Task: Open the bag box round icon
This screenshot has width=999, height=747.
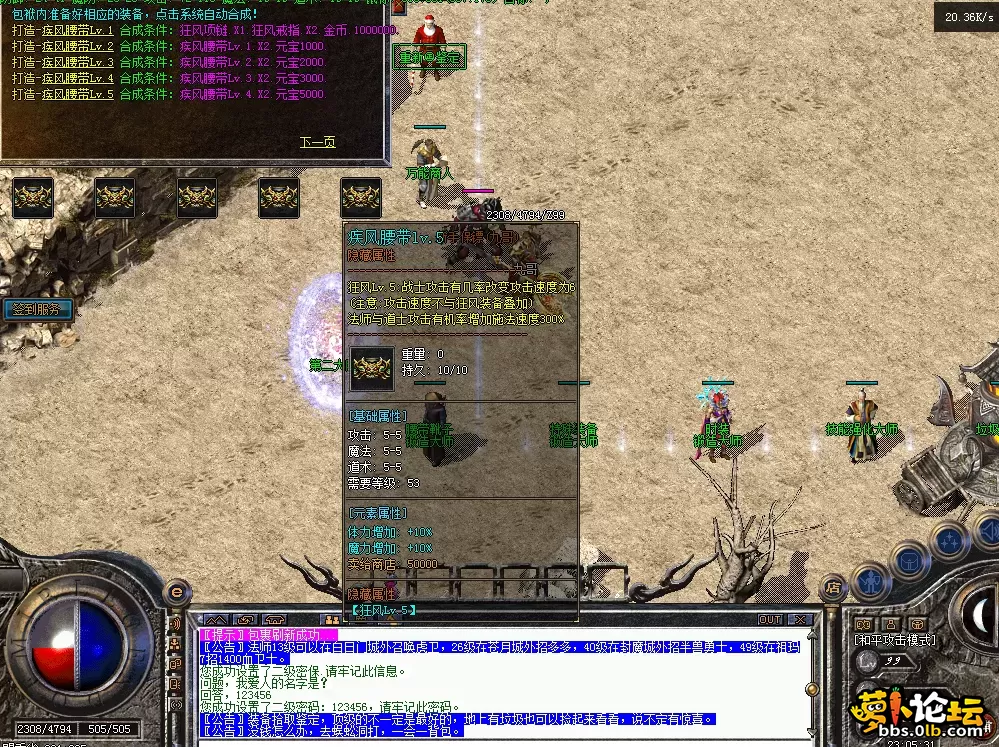Action: [909, 559]
